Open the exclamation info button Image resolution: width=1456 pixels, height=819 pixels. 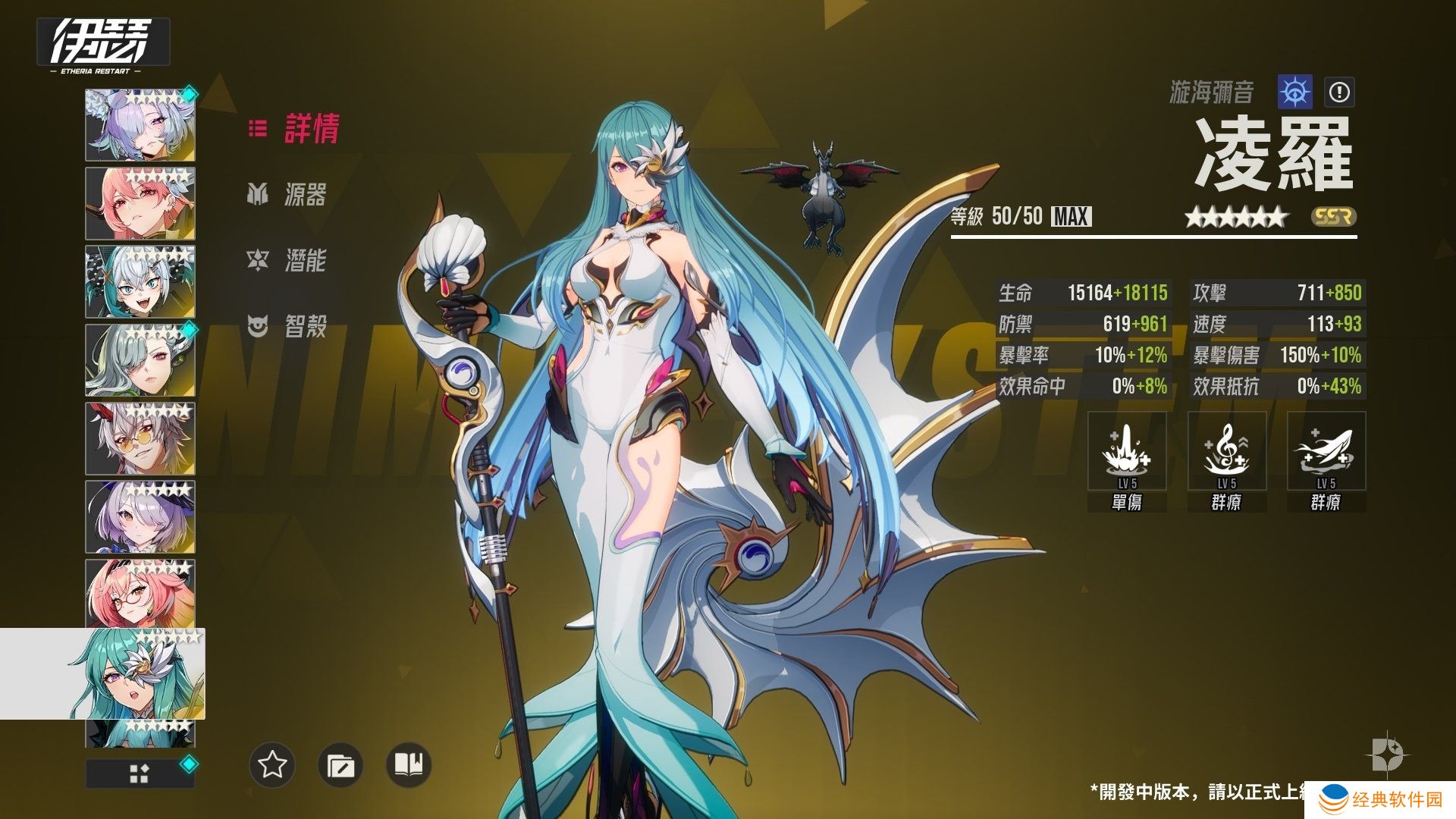click(1339, 93)
